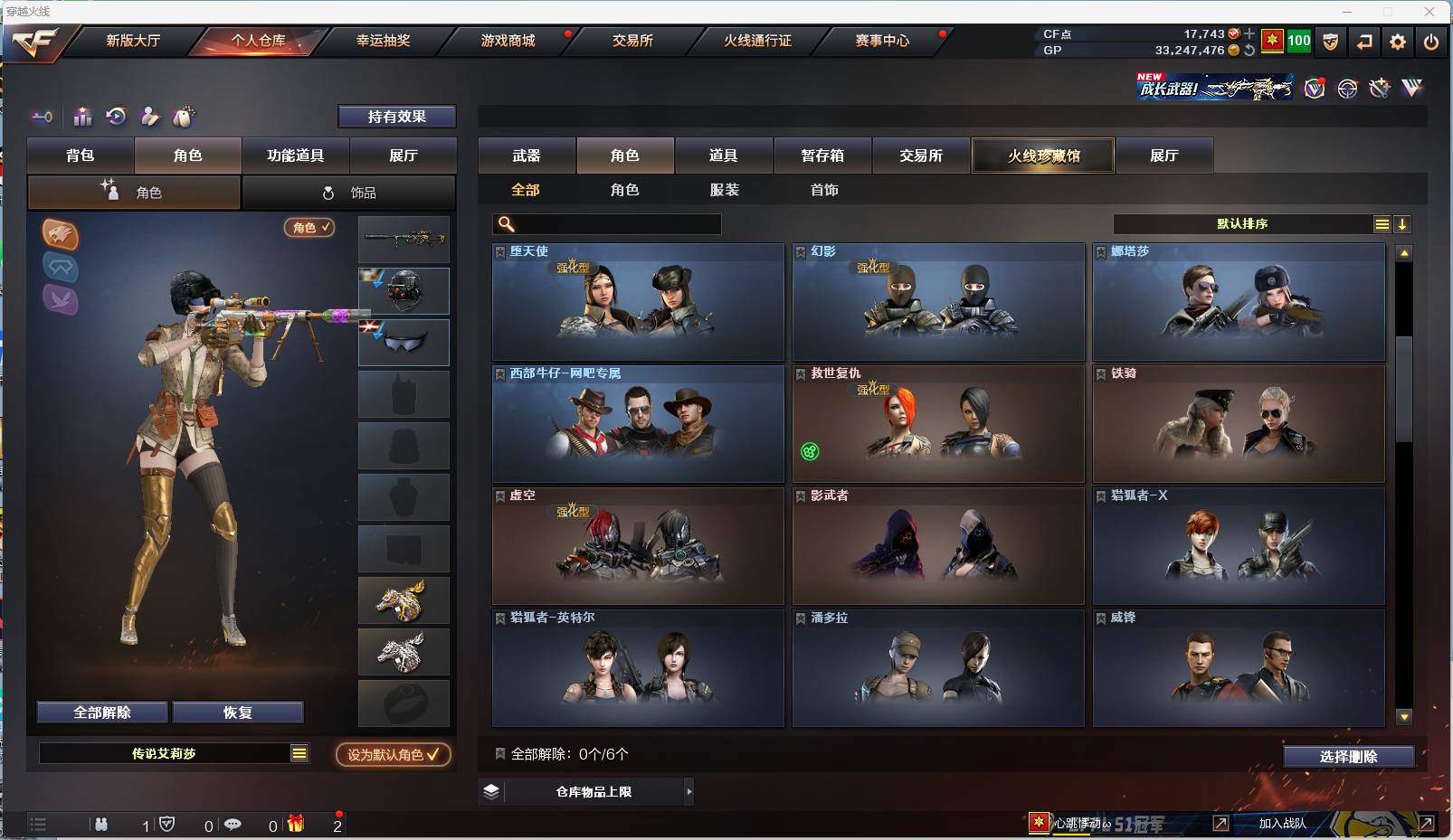Click the 选择删除 button at bottom right
The image size is (1453, 840).
pyautogui.click(x=1350, y=756)
